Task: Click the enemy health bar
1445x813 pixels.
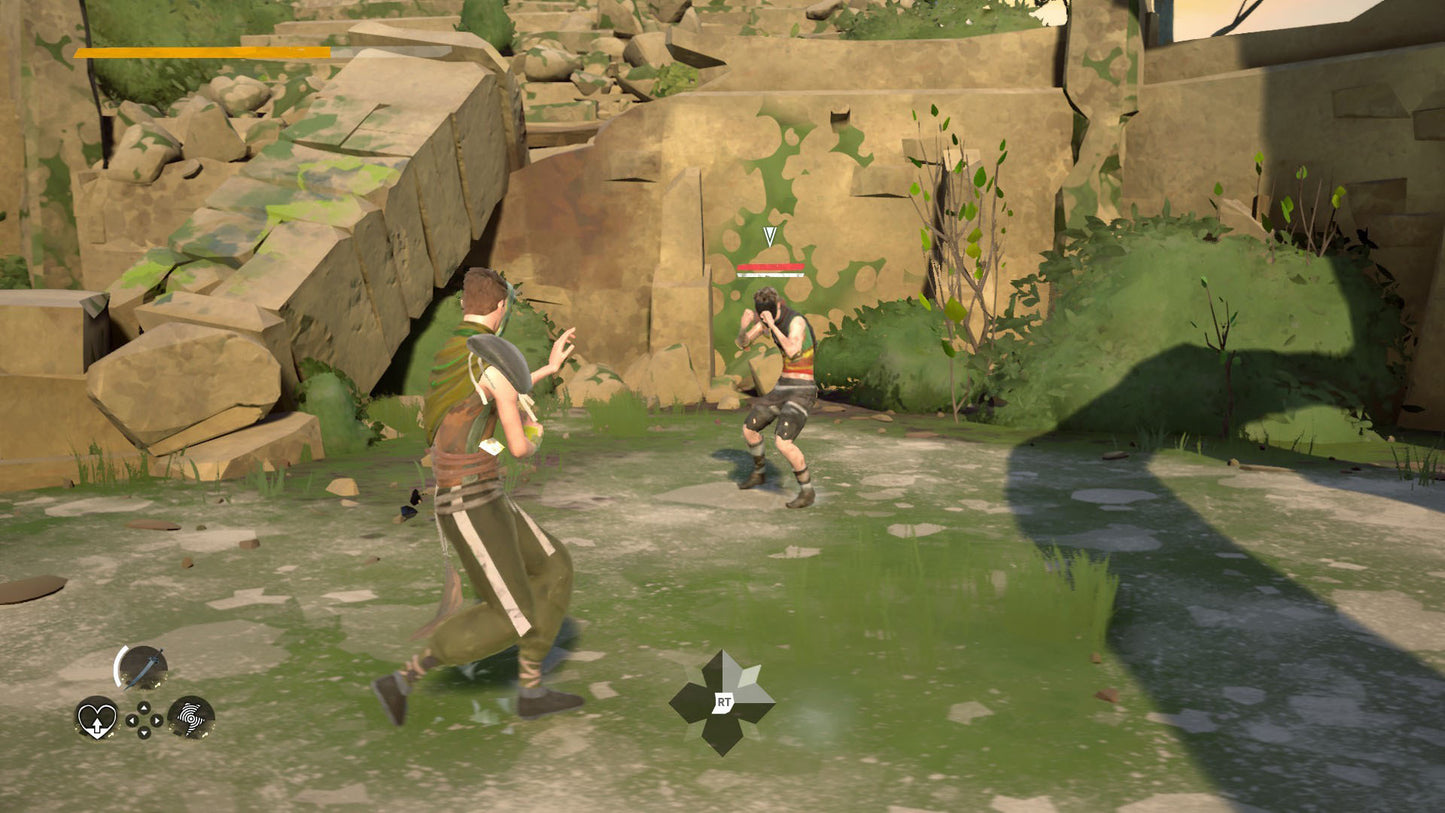Action: click(770, 268)
